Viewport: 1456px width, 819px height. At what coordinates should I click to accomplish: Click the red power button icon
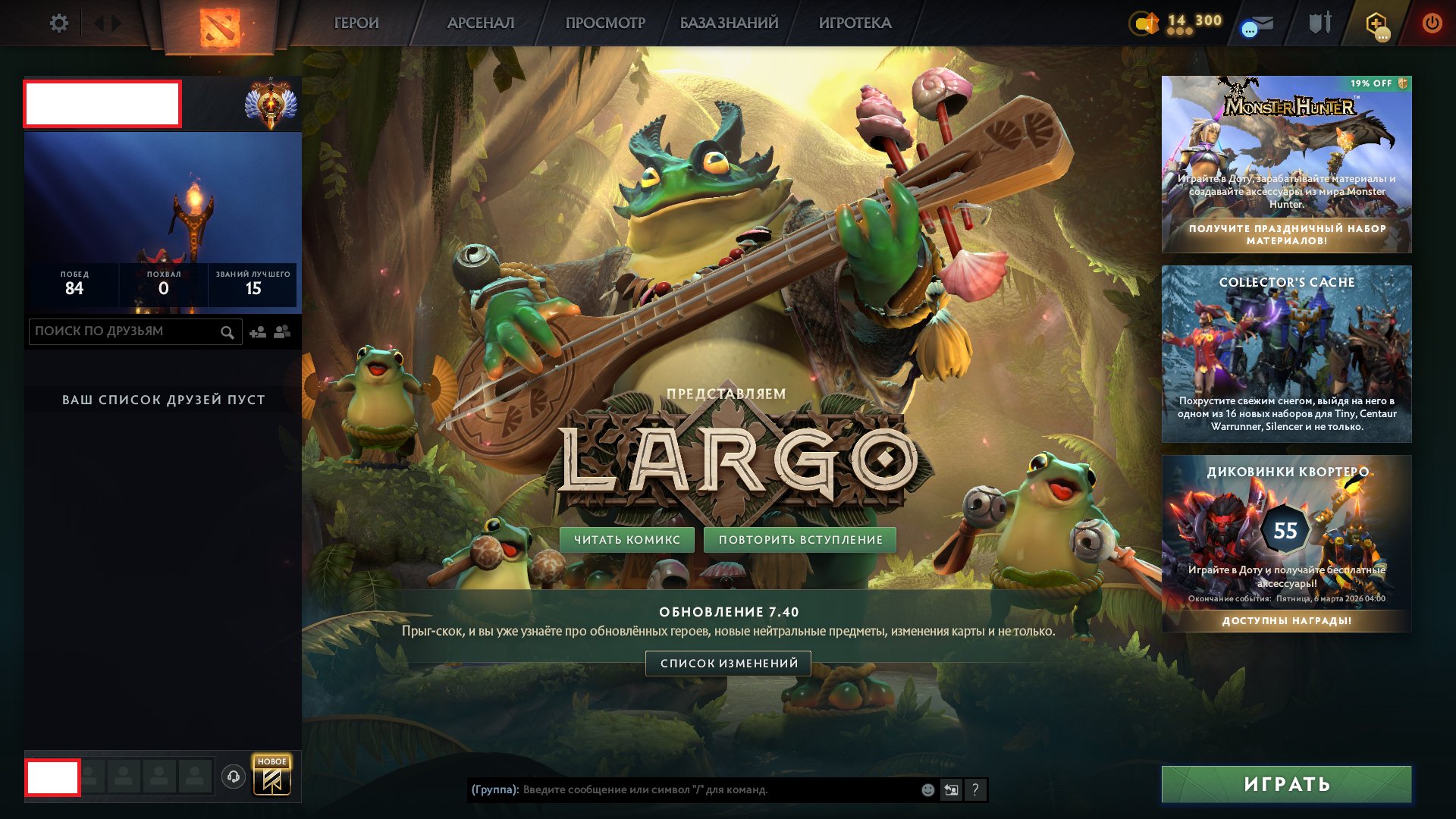click(1430, 23)
